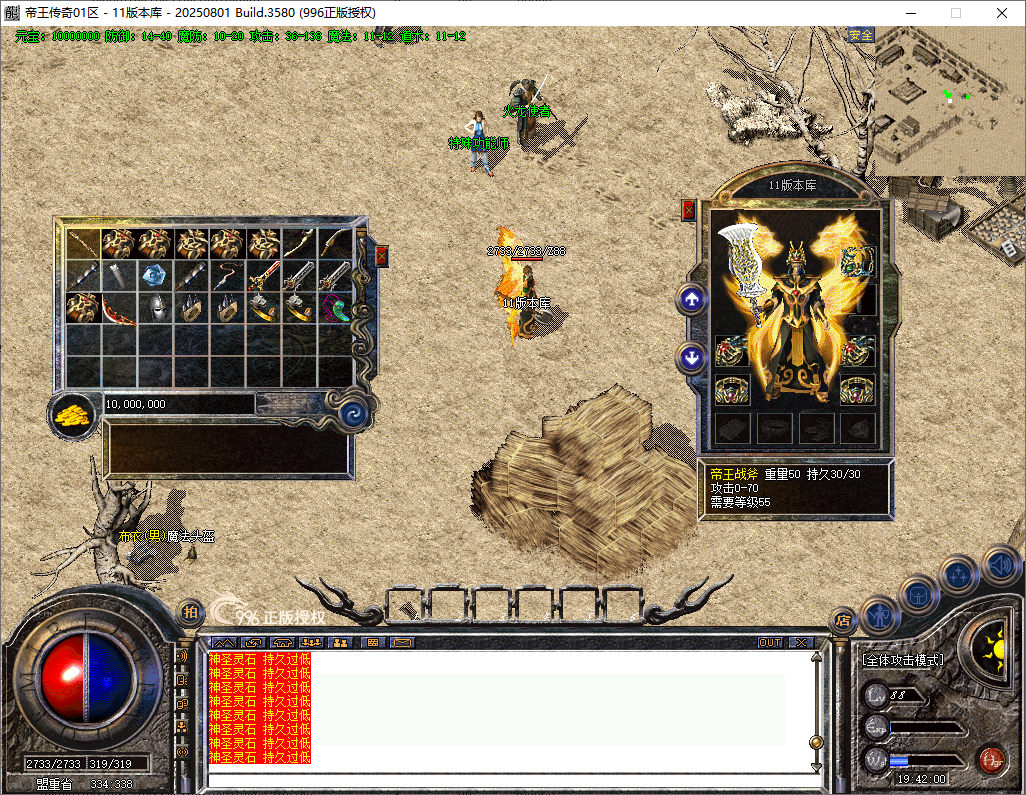Flip character panel with down arrow
The width and height of the screenshot is (1026, 795).
click(x=692, y=357)
